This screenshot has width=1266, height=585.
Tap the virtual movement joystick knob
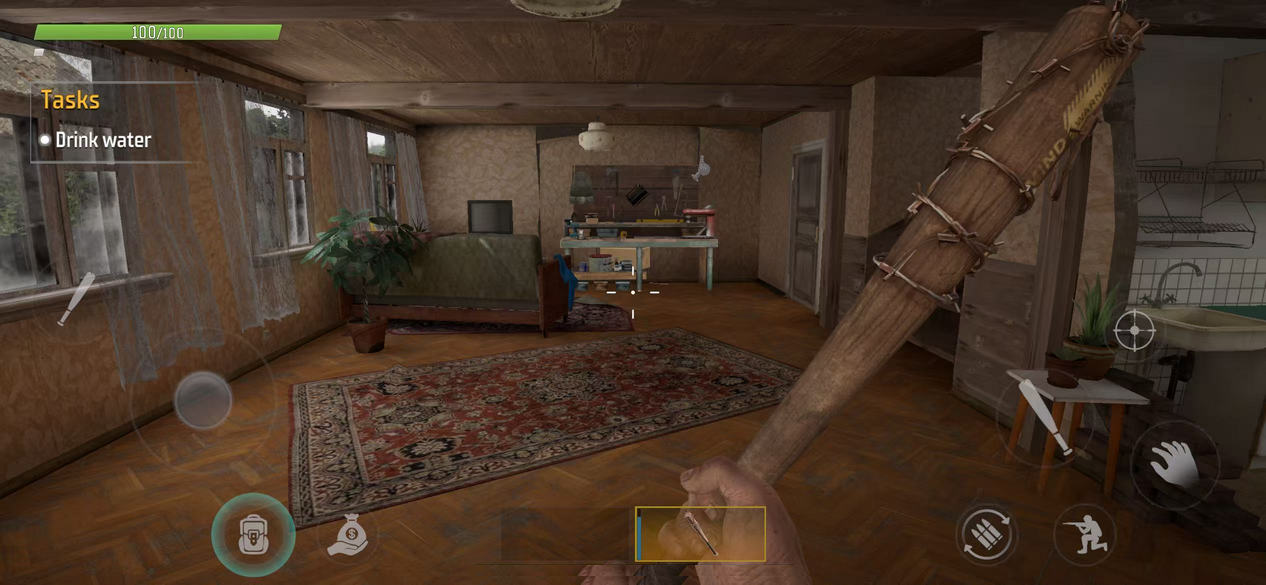tap(203, 400)
